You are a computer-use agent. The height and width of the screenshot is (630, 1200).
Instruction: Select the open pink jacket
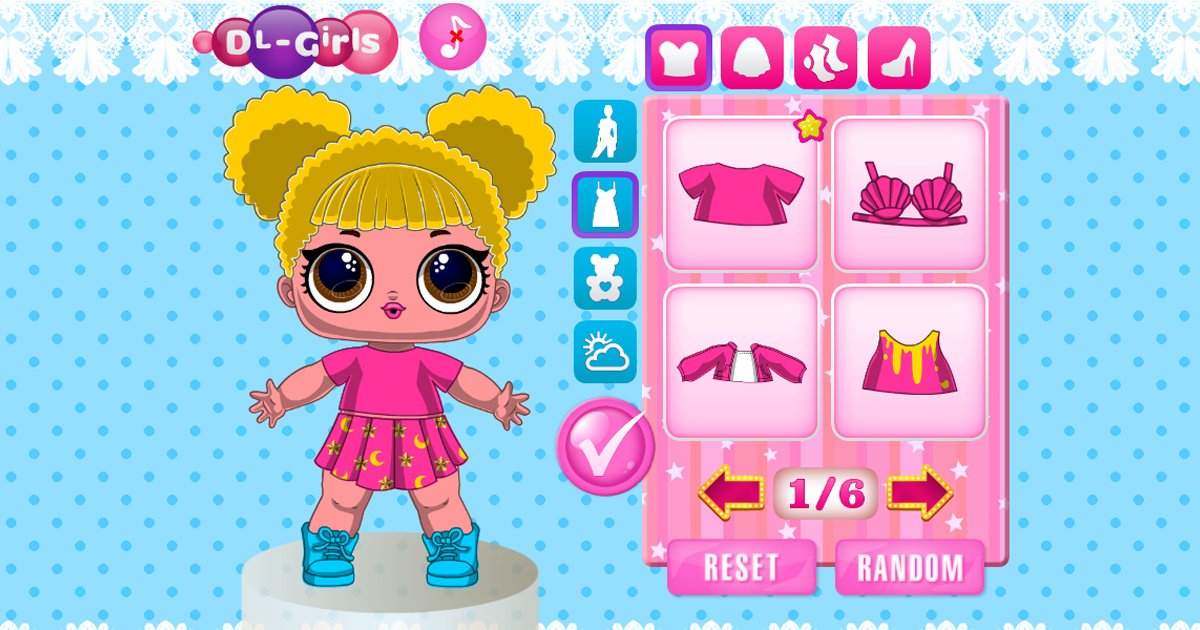click(741, 362)
